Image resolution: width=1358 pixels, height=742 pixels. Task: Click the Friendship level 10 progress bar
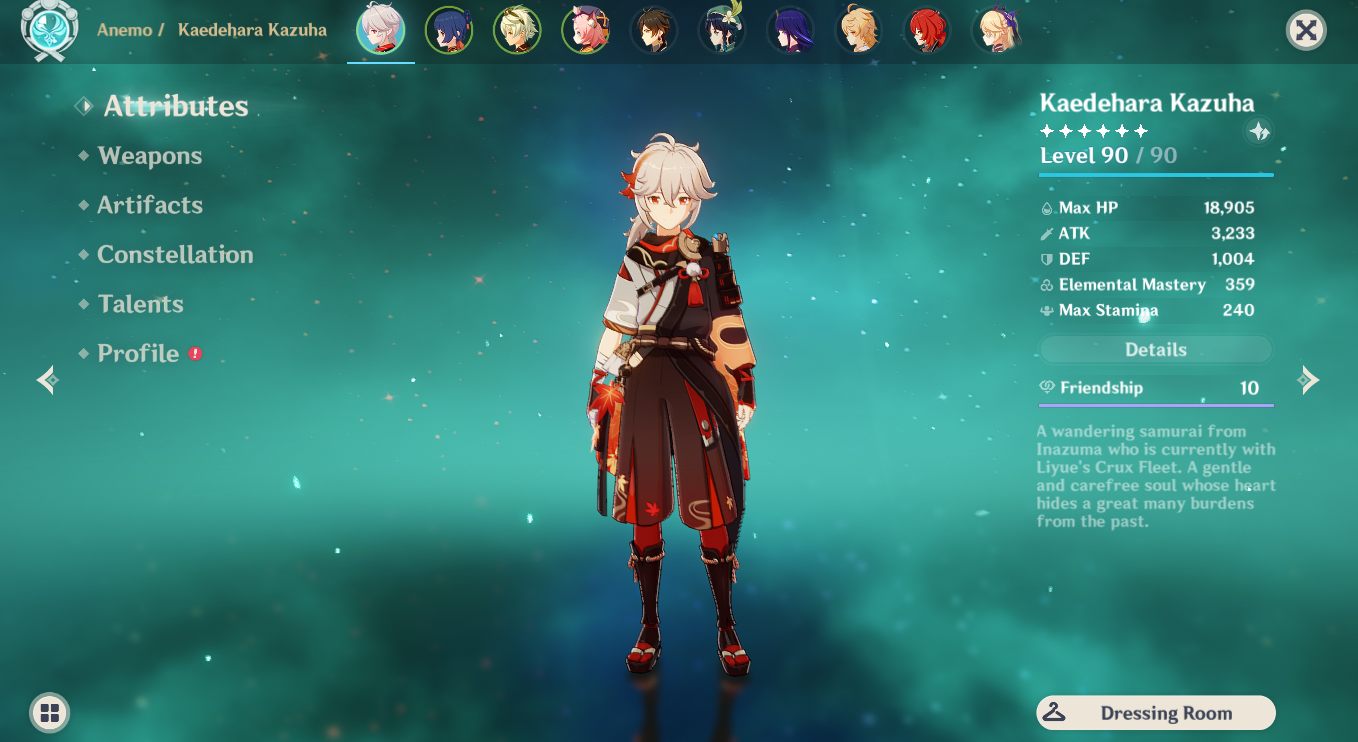click(x=1155, y=390)
